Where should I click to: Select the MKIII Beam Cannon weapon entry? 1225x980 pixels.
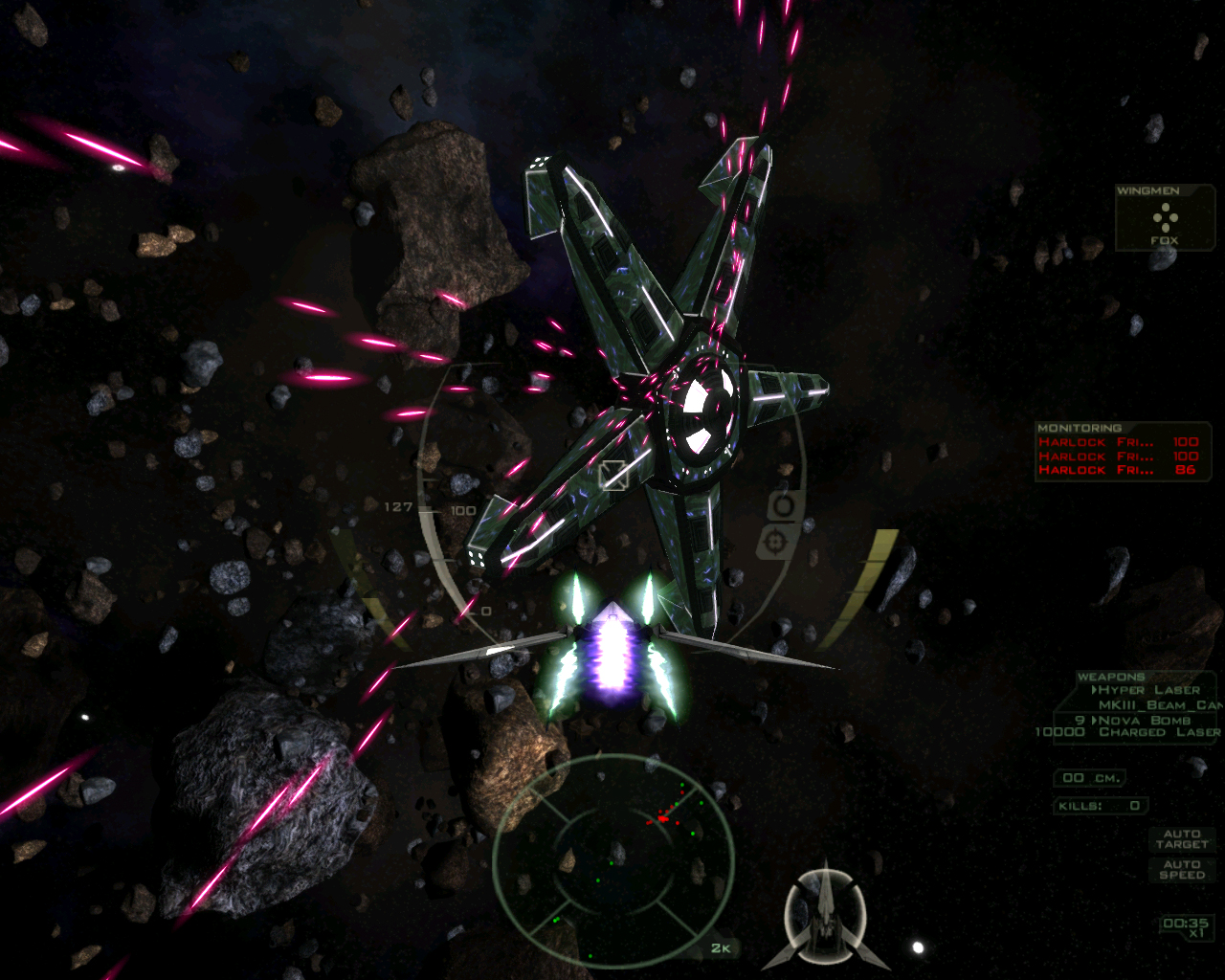1160,705
